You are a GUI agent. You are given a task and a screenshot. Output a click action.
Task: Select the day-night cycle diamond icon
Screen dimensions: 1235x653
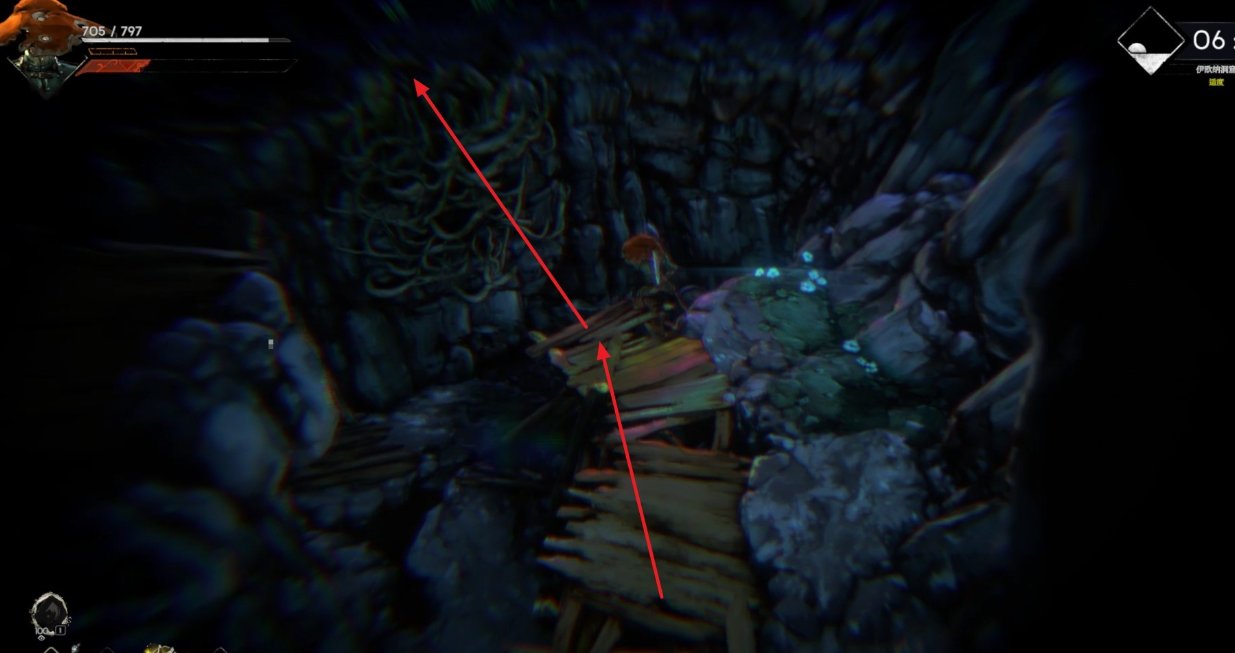(1149, 42)
